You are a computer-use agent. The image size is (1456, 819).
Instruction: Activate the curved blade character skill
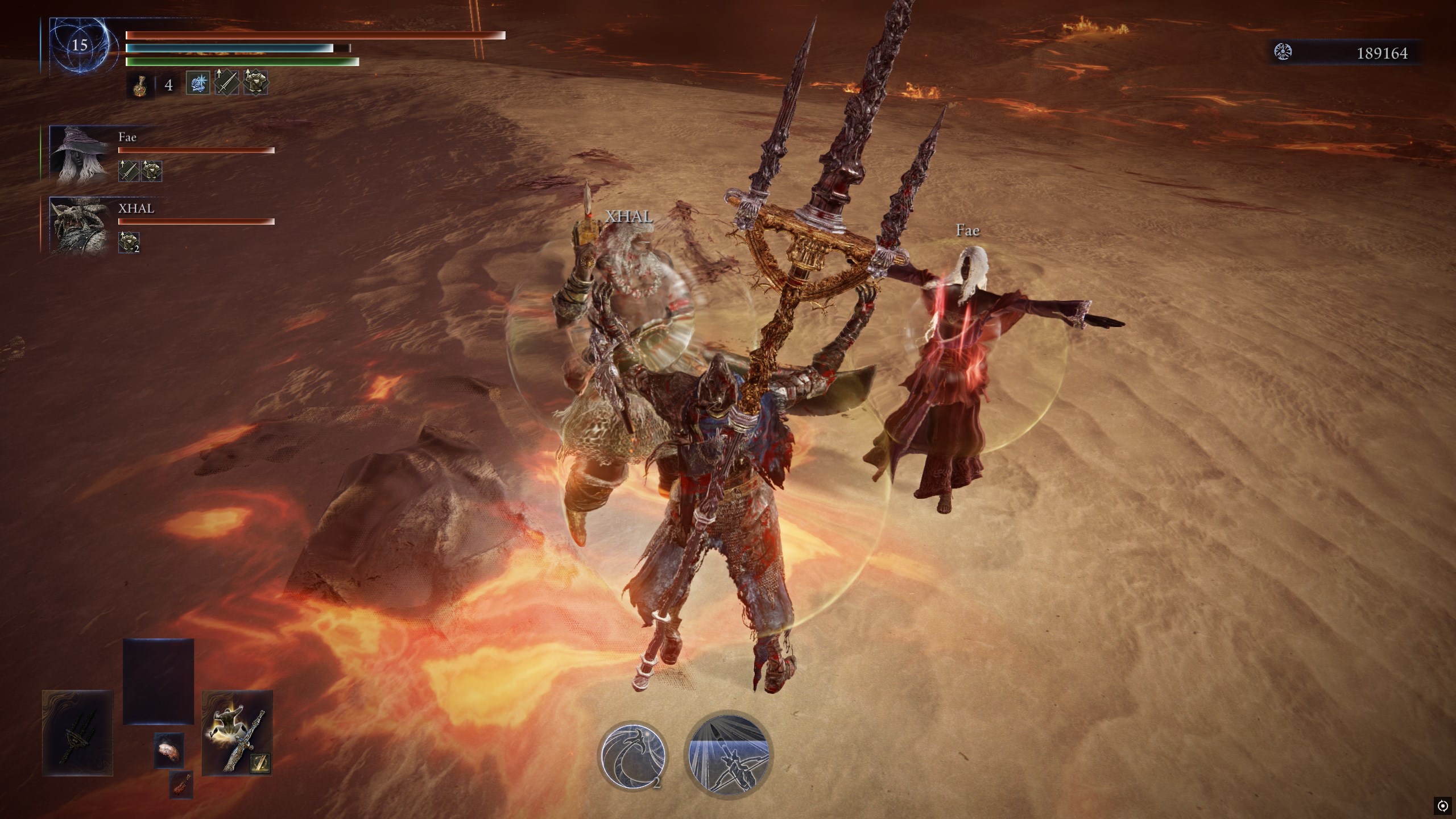point(632,754)
